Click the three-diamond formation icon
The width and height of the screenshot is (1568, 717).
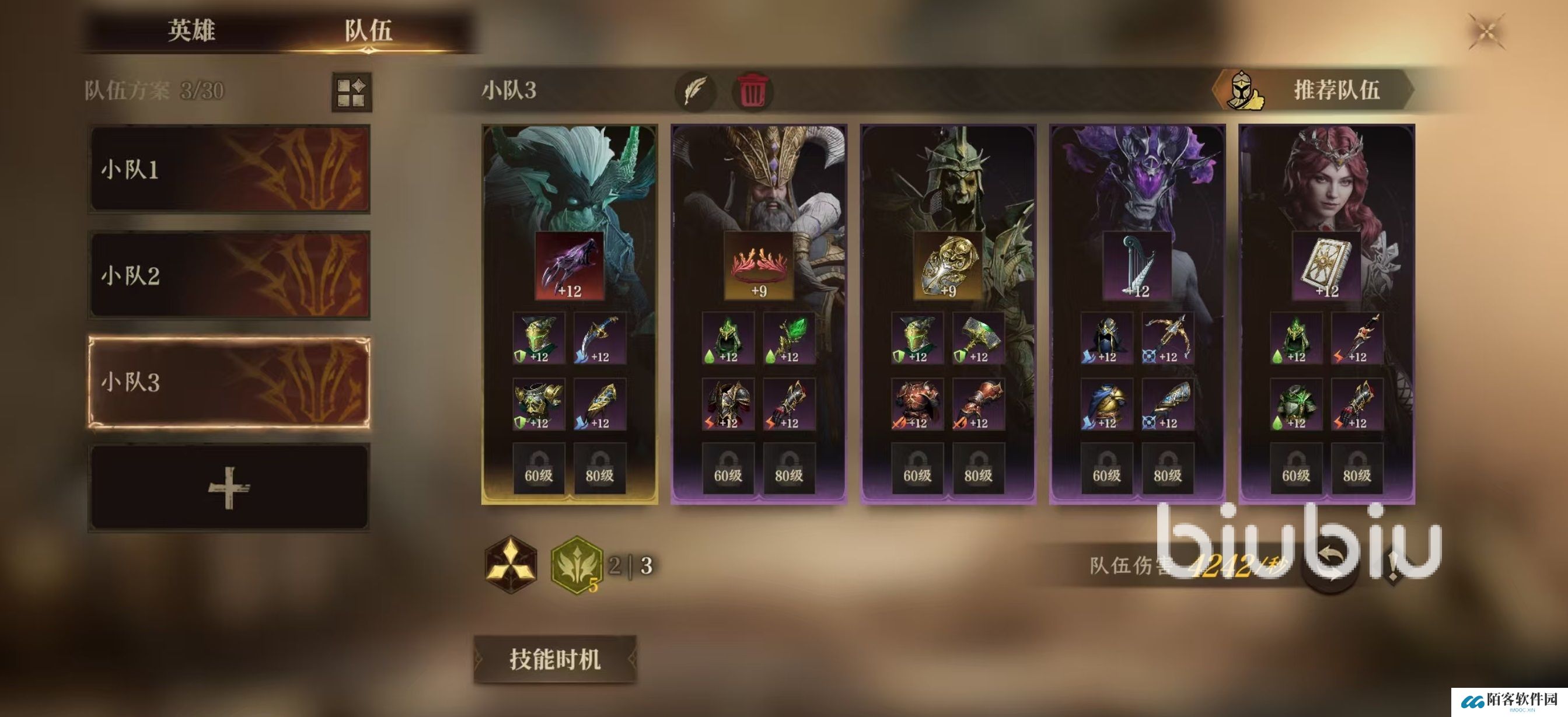point(511,564)
